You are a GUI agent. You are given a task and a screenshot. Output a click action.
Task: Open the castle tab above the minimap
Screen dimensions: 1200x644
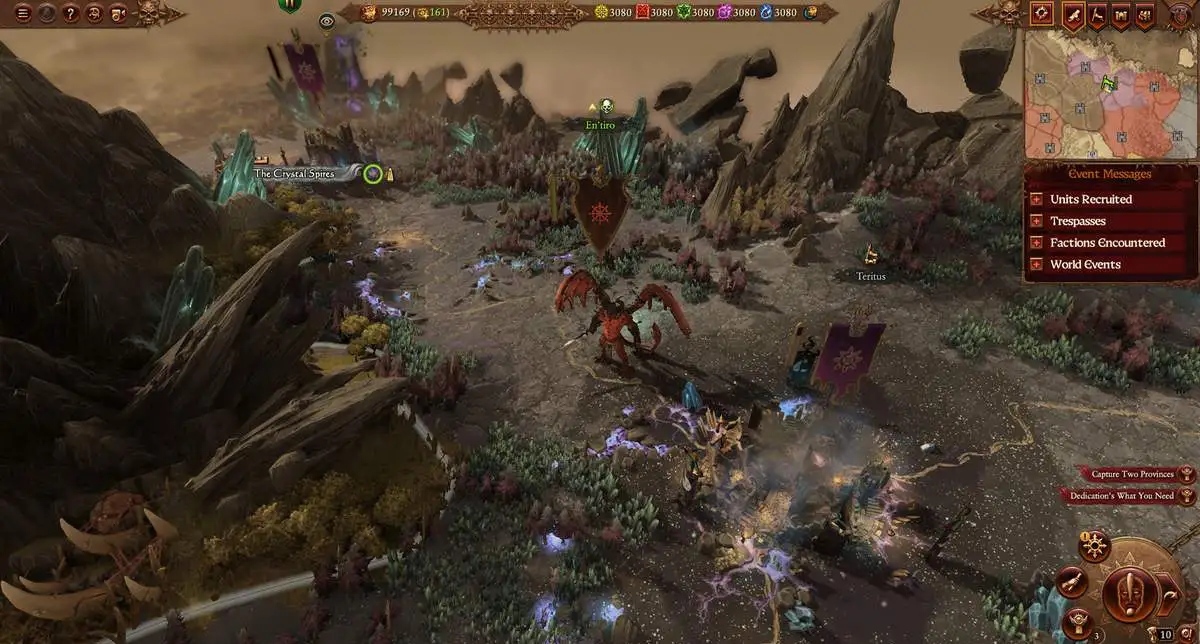tap(1122, 14)
